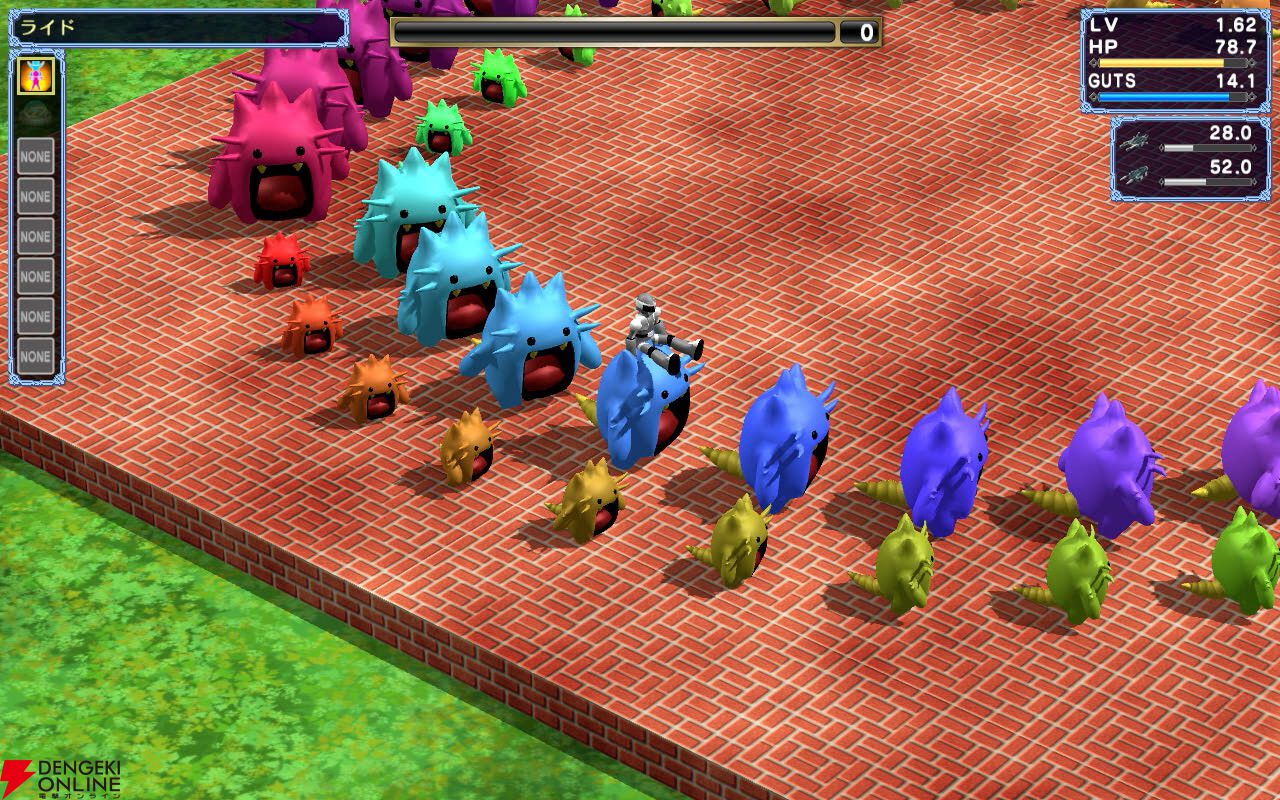The height and width of the screenshot is (800, 1280).
Task: Click the fifth NONE slot
Action: pyautogui.click(x=35, y=316)
